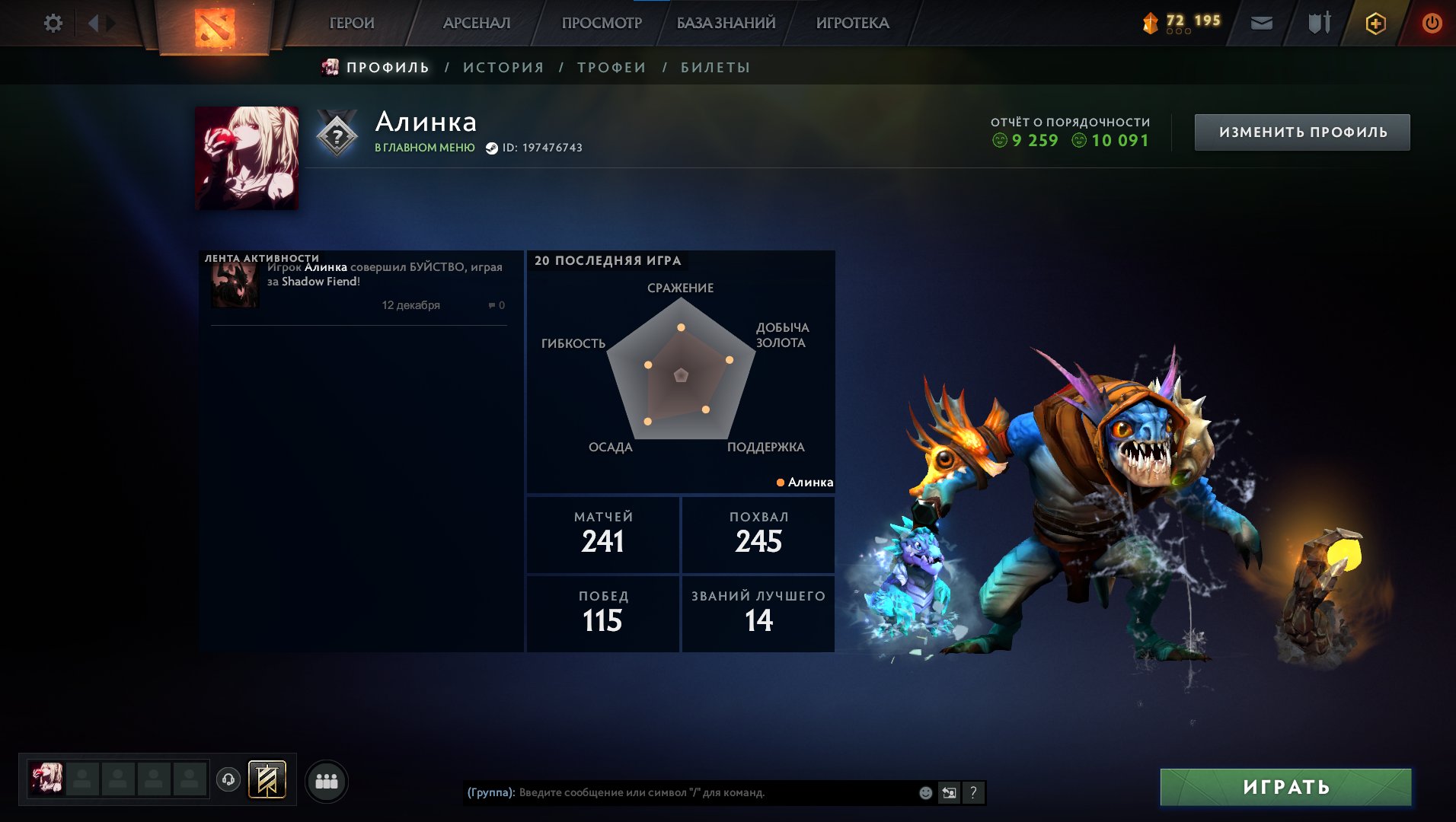This screenshot has height=822, width=1456.
Task: Open the friends list people icon
Action: [327, 781]
